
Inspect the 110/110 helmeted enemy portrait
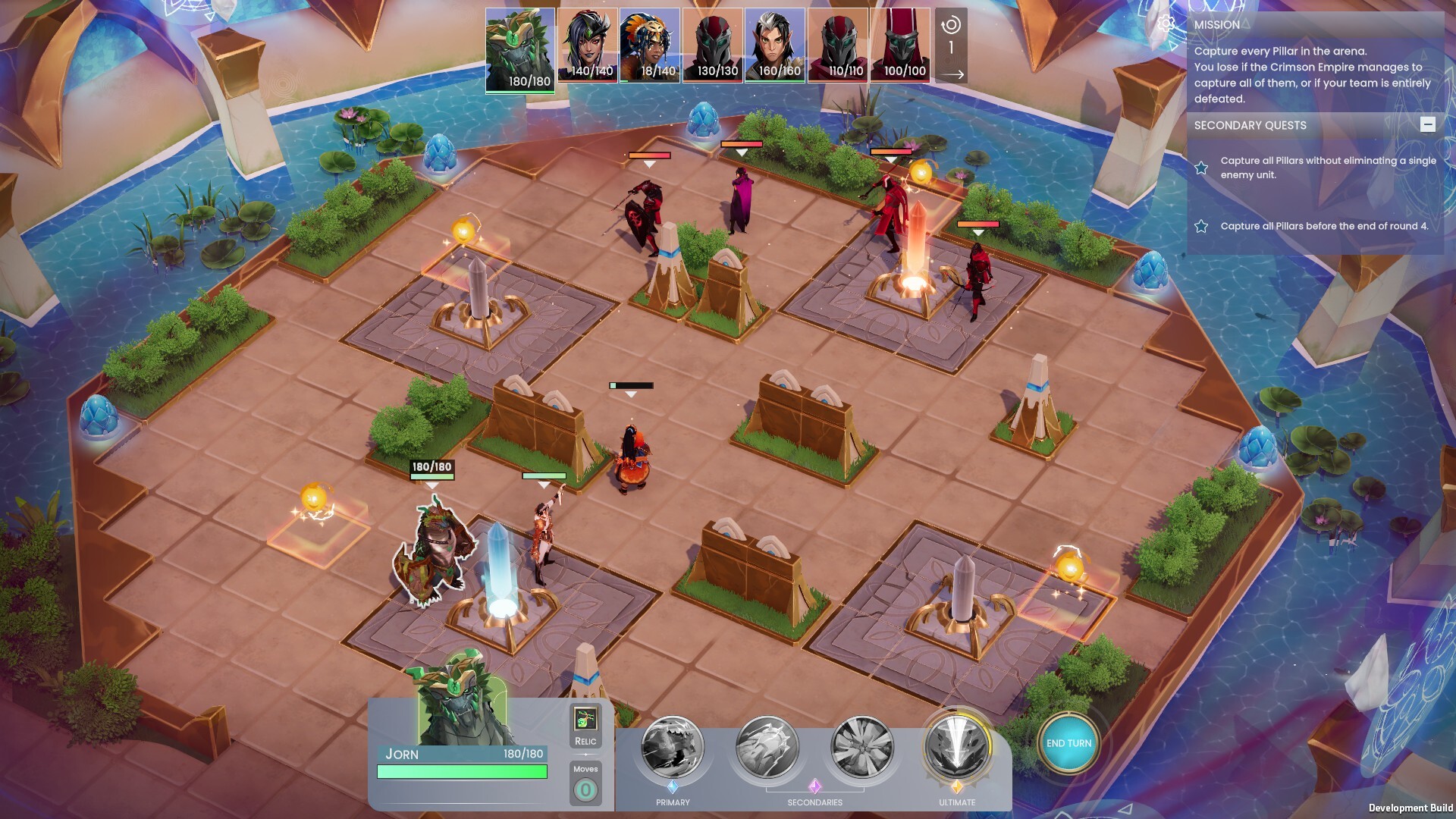point(838,45)
